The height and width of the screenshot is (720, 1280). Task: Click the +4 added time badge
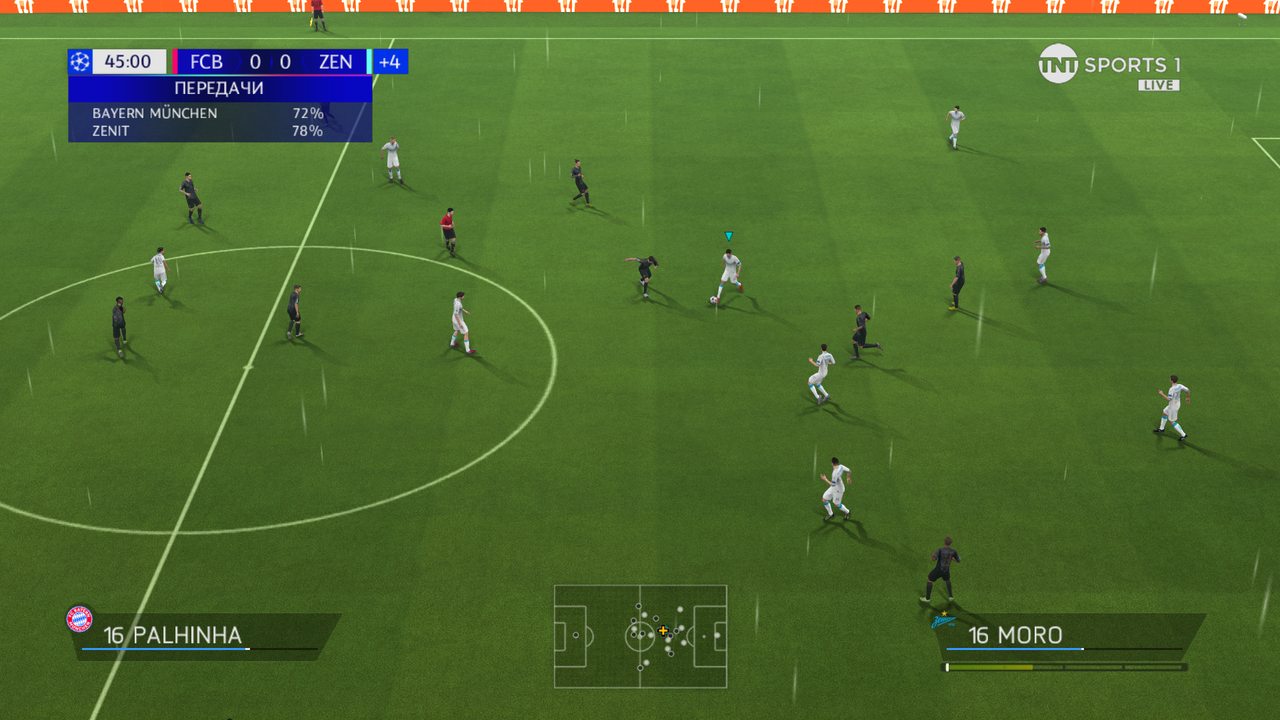click(x=388, y=61)
